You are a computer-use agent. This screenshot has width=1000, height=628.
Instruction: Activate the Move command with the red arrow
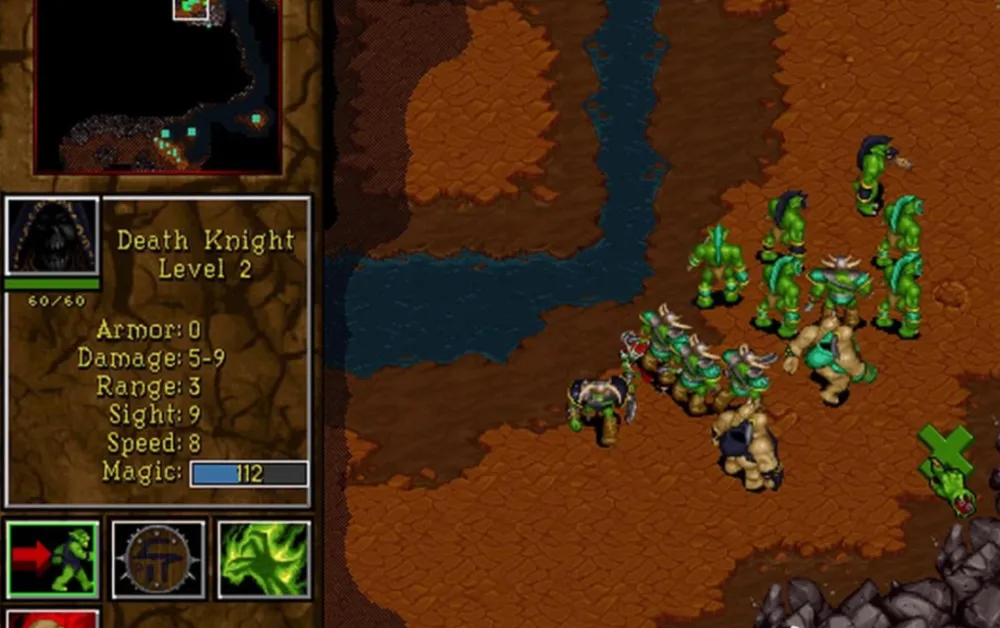point(53,560)
